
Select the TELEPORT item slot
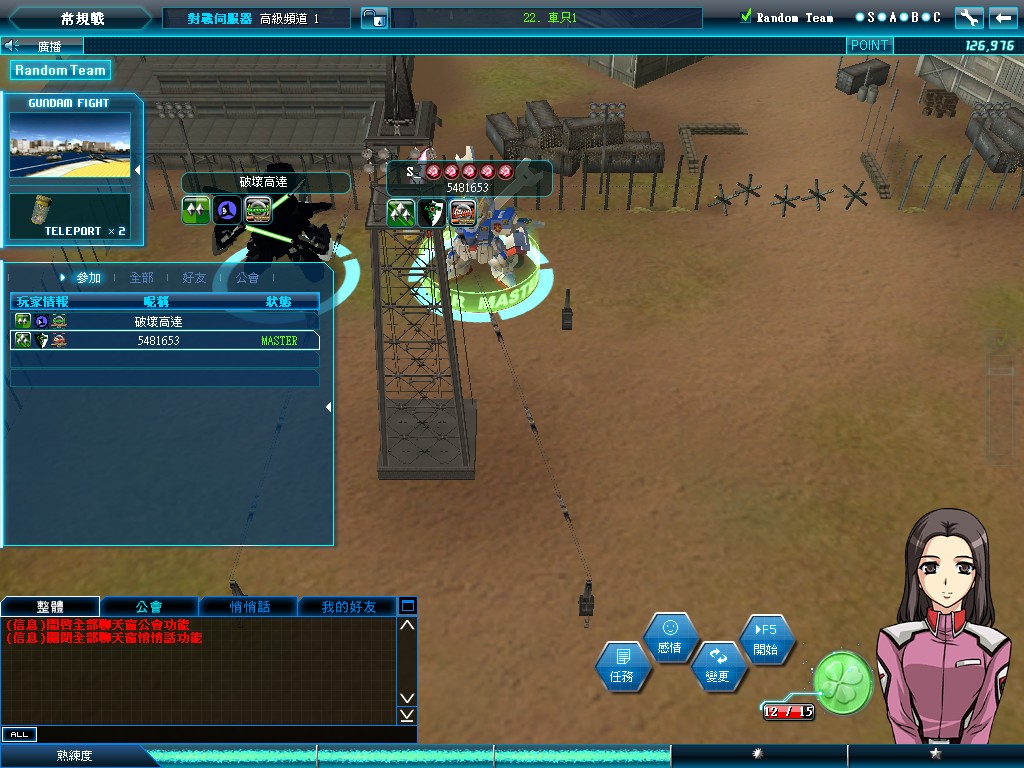pyautogui.click(x=70, y=216)
